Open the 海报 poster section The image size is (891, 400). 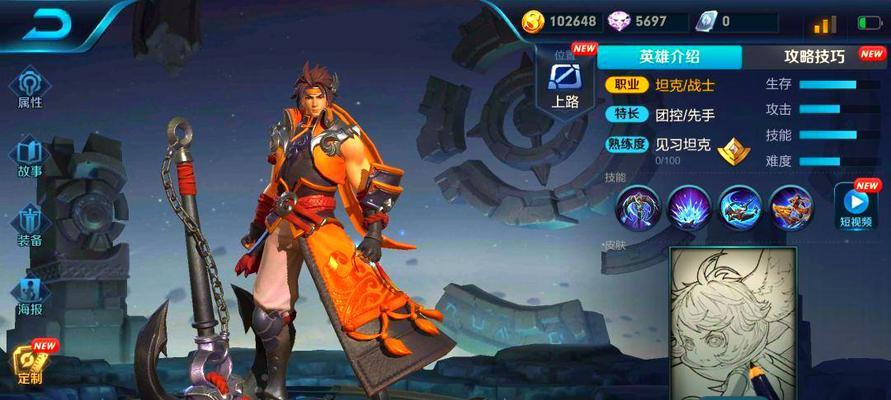(30, 294)
